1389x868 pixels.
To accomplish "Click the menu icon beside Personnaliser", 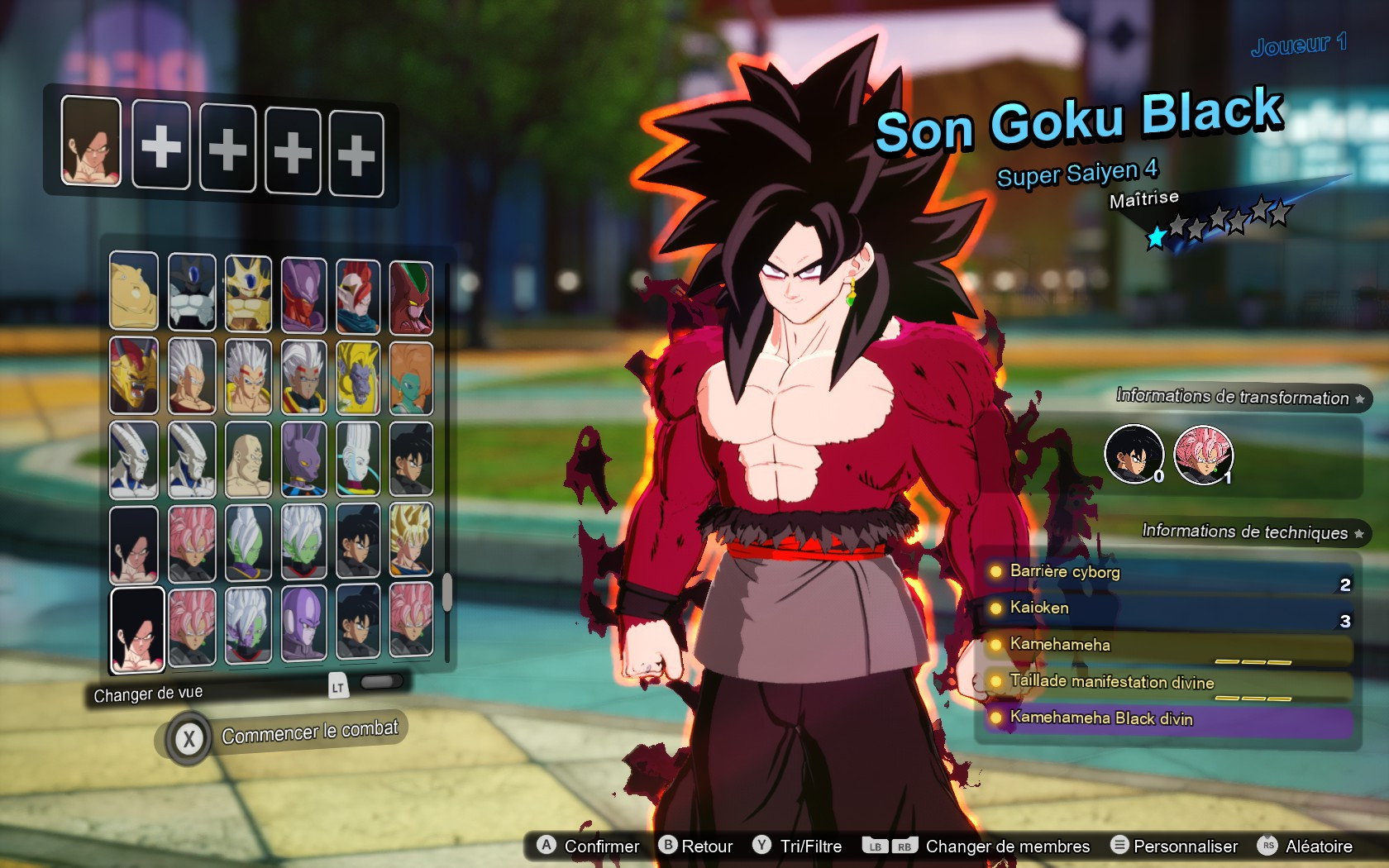I will pos(1120,846).
